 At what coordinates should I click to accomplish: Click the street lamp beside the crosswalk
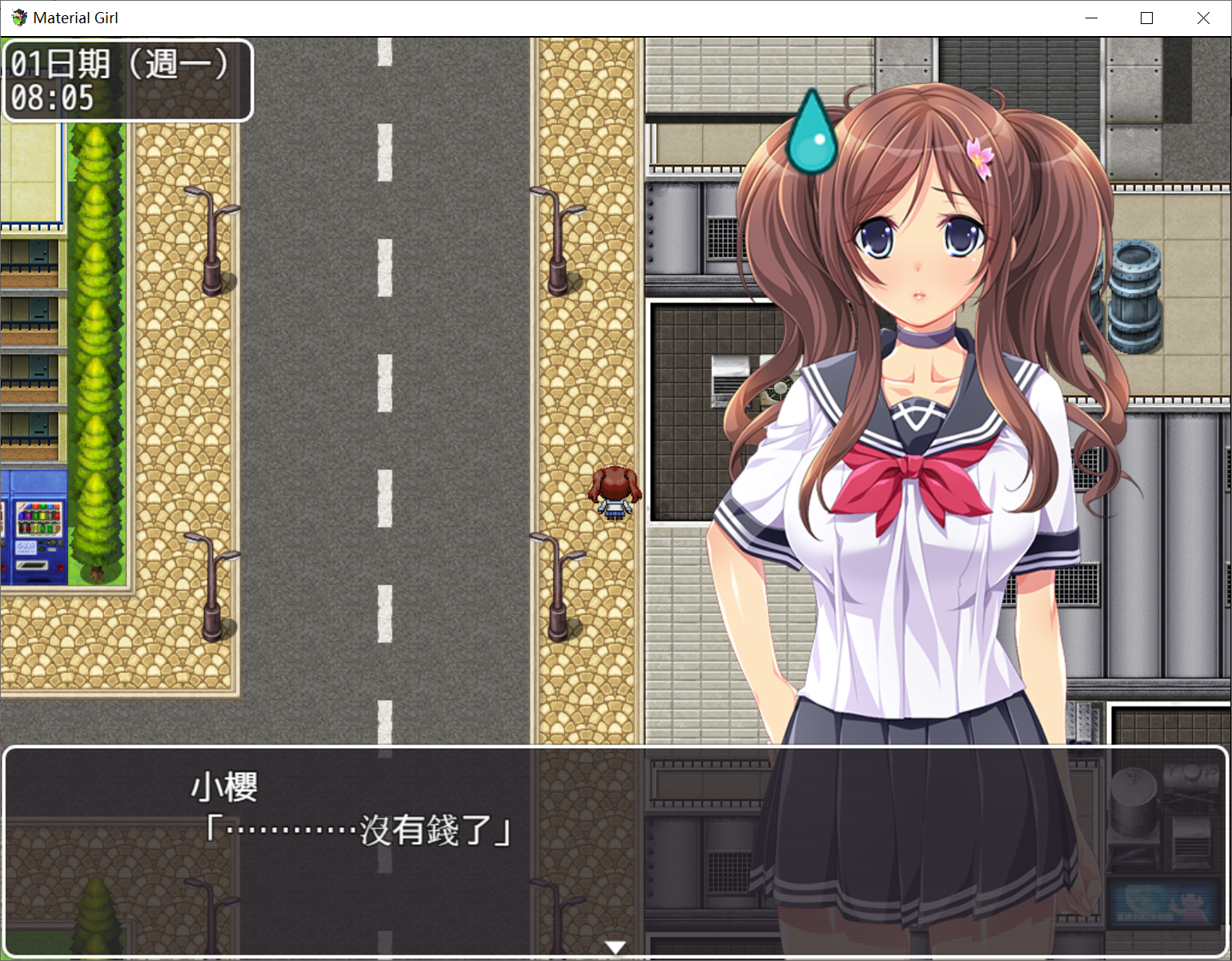pos(558,240)
